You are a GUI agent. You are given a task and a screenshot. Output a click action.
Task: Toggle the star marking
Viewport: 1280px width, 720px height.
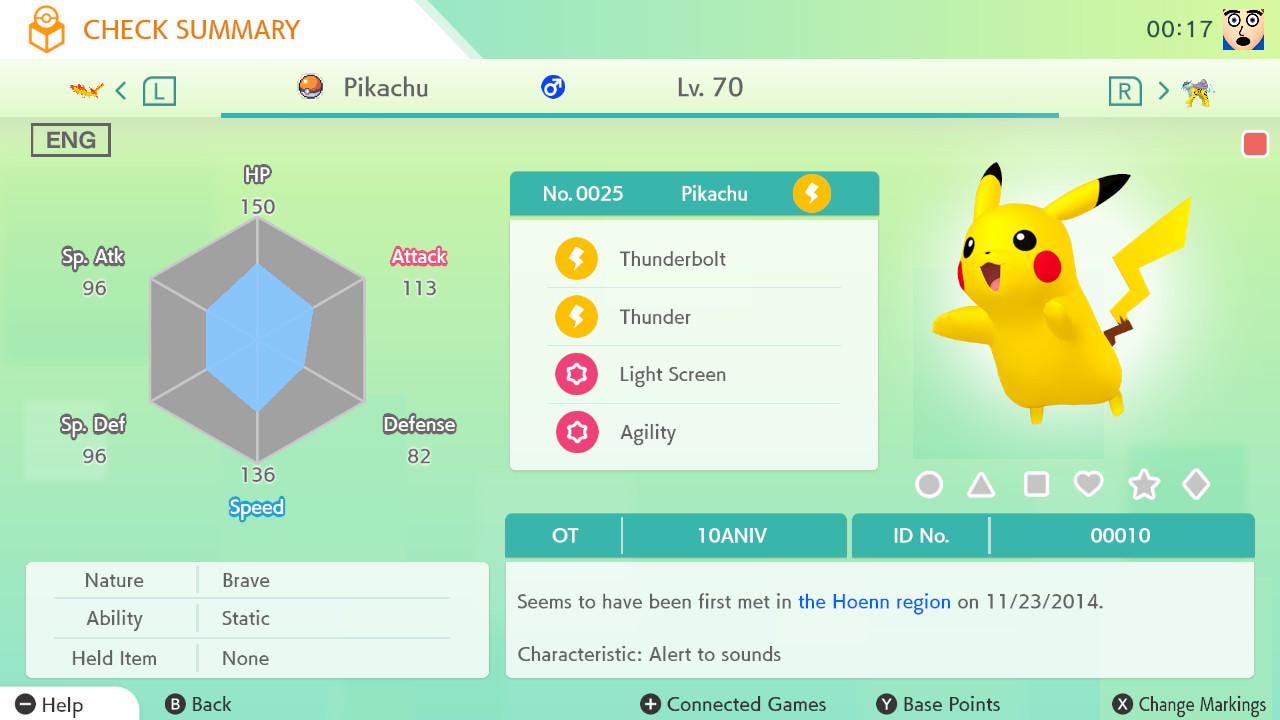1143,485
